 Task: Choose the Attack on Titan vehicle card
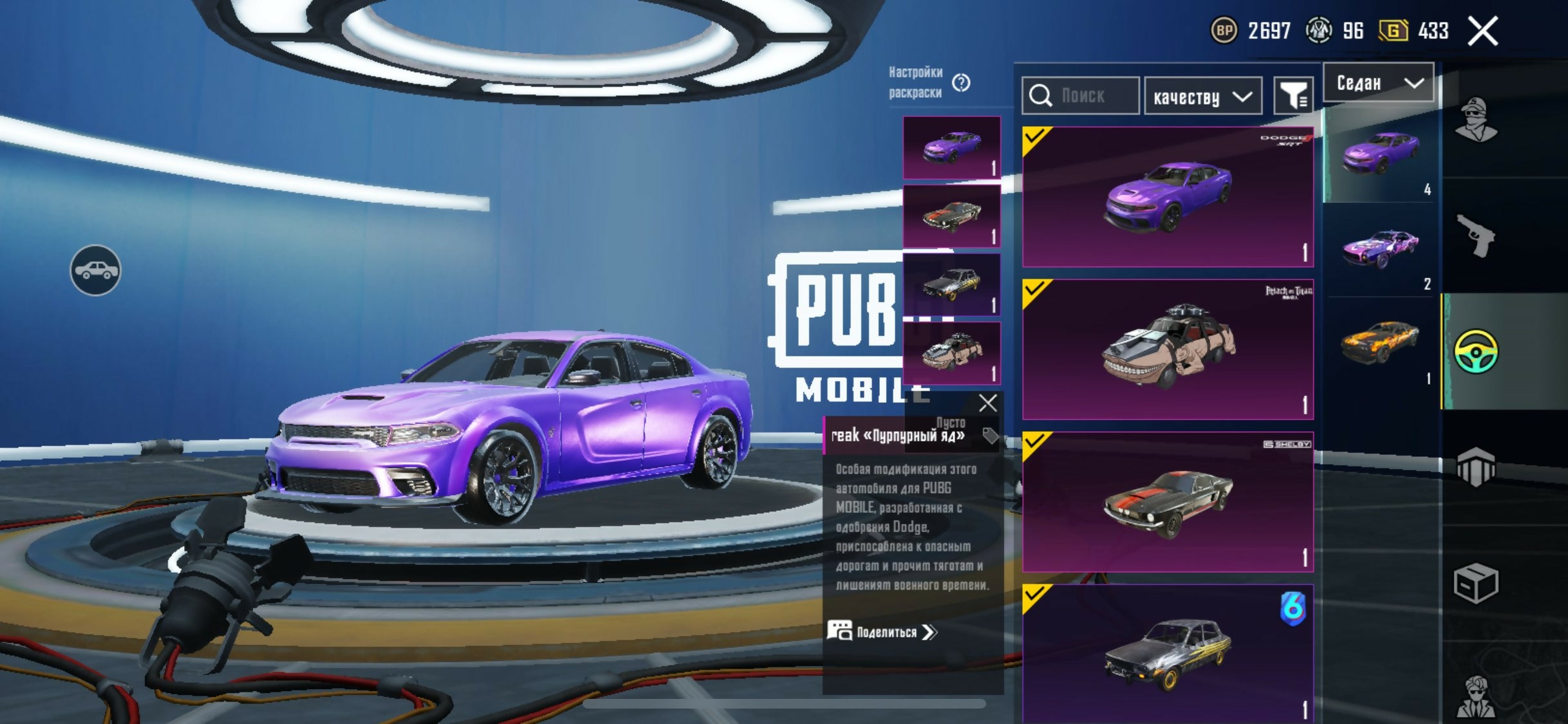point(1168,349)
